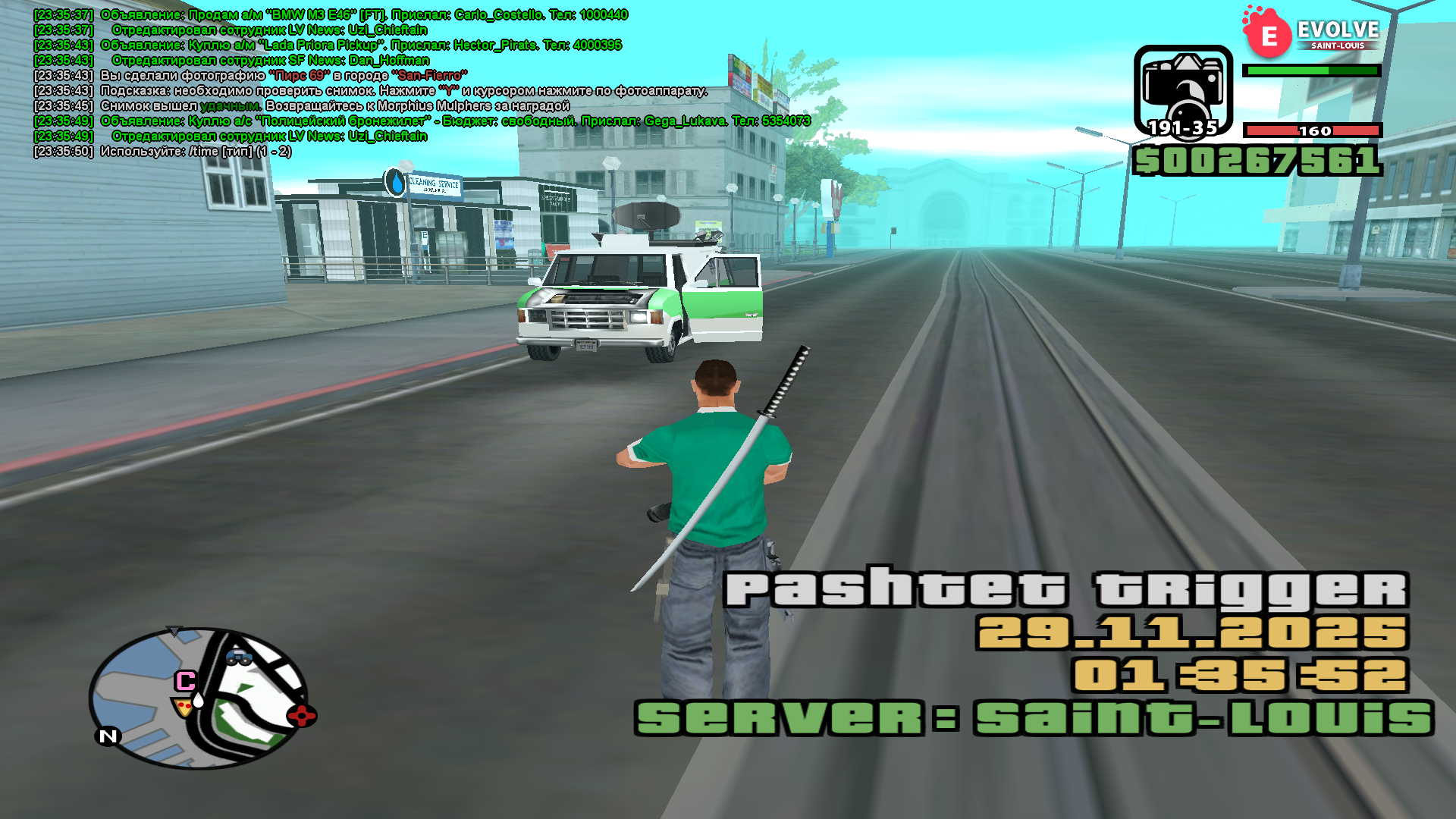Select the /time usage hint chat line
This screenshot has width=1456, height=819.
coord(196,152)
